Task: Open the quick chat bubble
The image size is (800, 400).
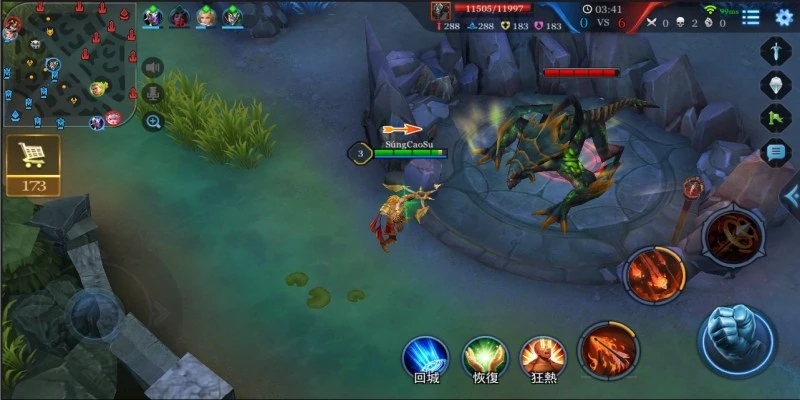Action: 776,152
